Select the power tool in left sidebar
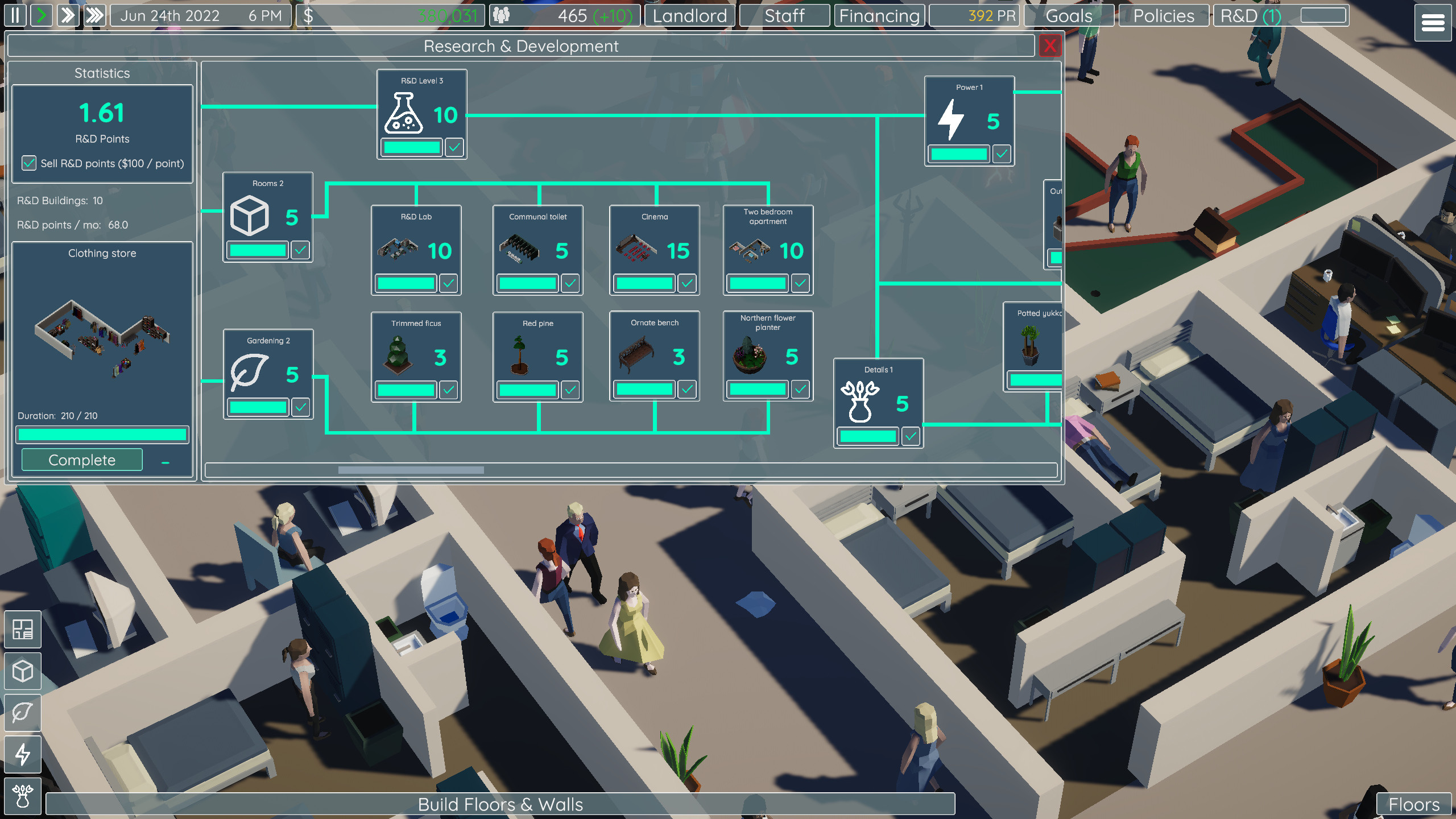Viewport: 1456px width, 819px height. 23,755
